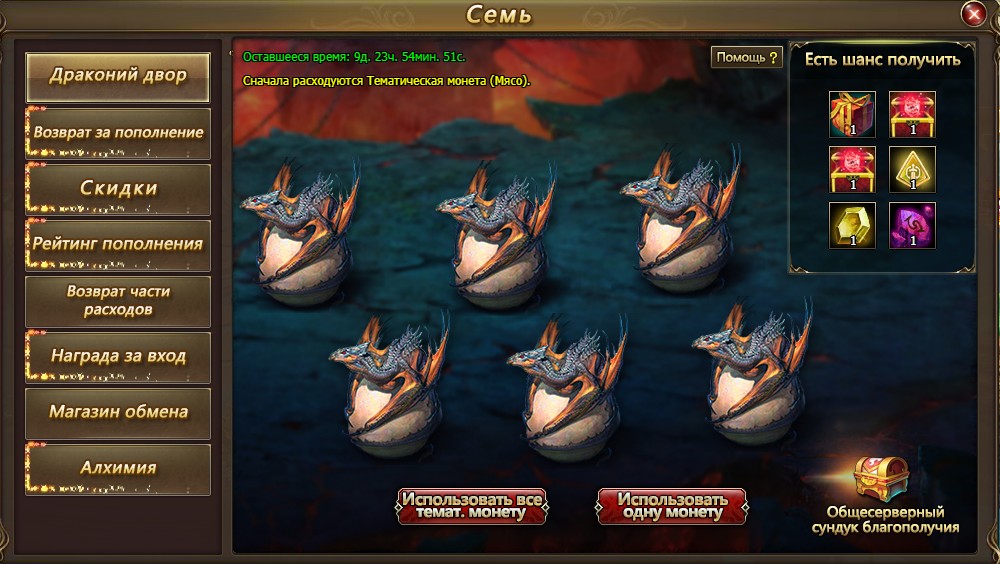
Task: Use all themed coins button
Action: click(x=472, y=506)
